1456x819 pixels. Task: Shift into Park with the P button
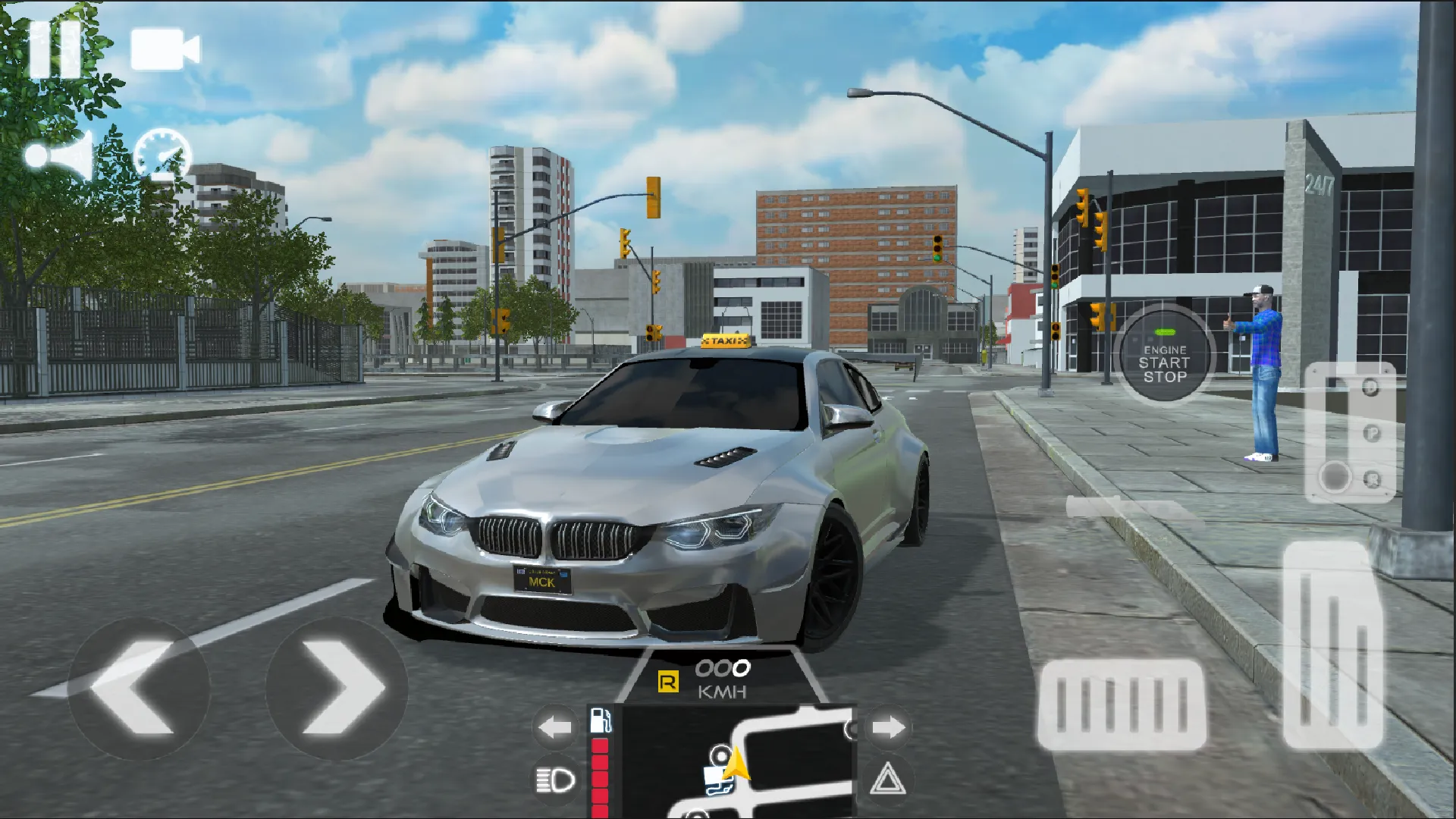1373,431
